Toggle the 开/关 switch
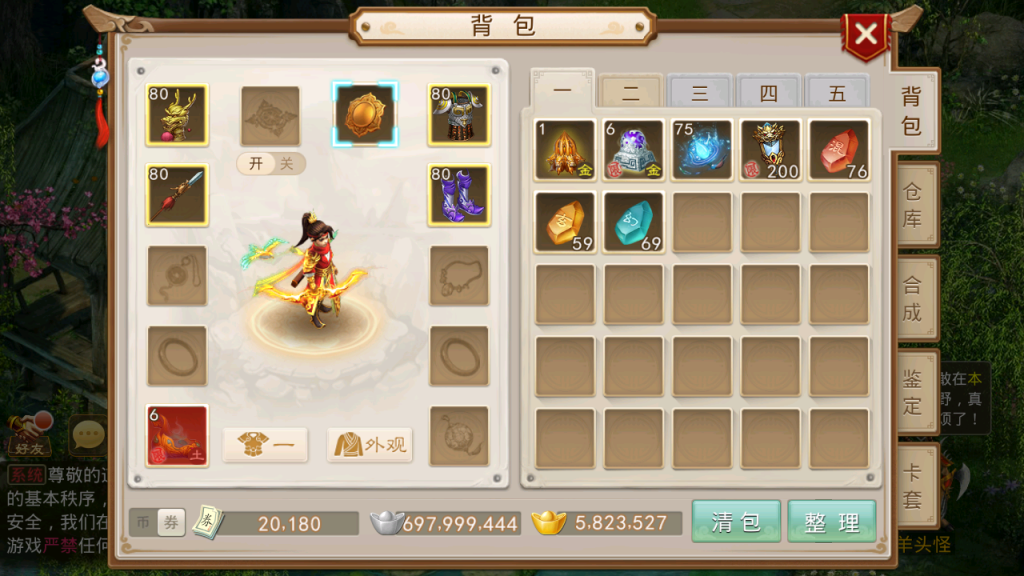The width and height of the screenshot is (1024, 576). click(271, 163)
